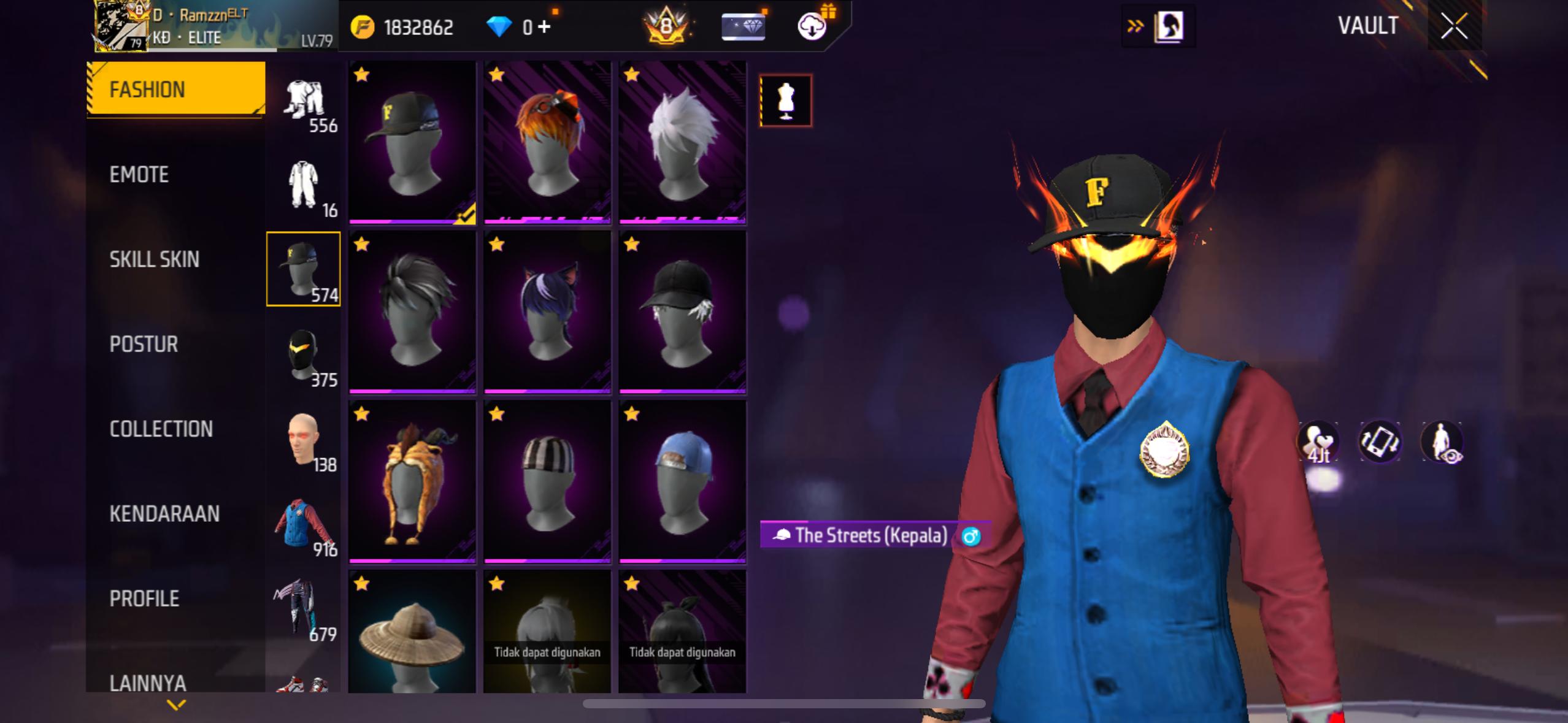Select the purple cat-ear hair item
The width and height of the screenshot is (1568, 723).
547,312
